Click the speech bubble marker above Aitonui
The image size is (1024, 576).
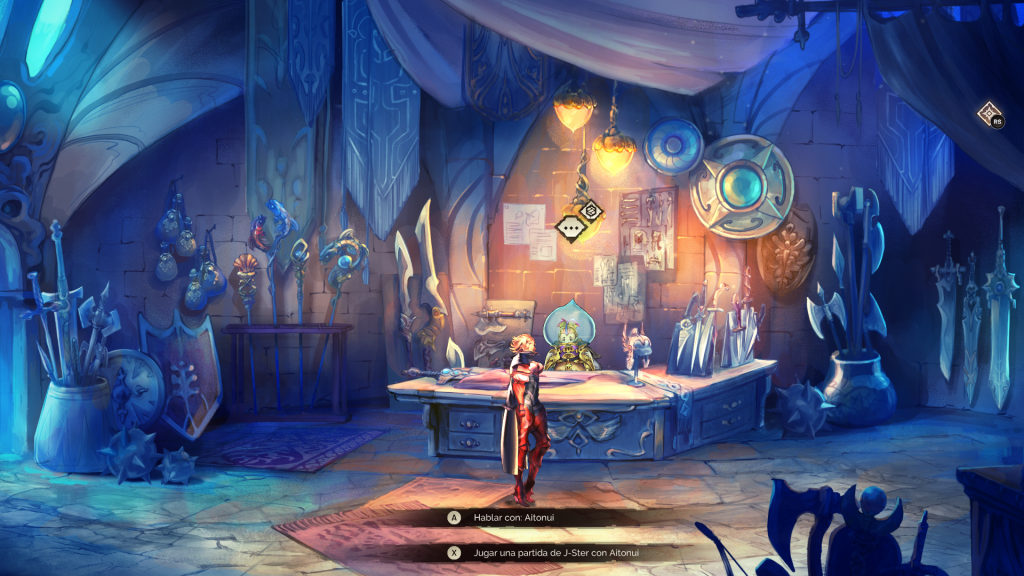571,227
